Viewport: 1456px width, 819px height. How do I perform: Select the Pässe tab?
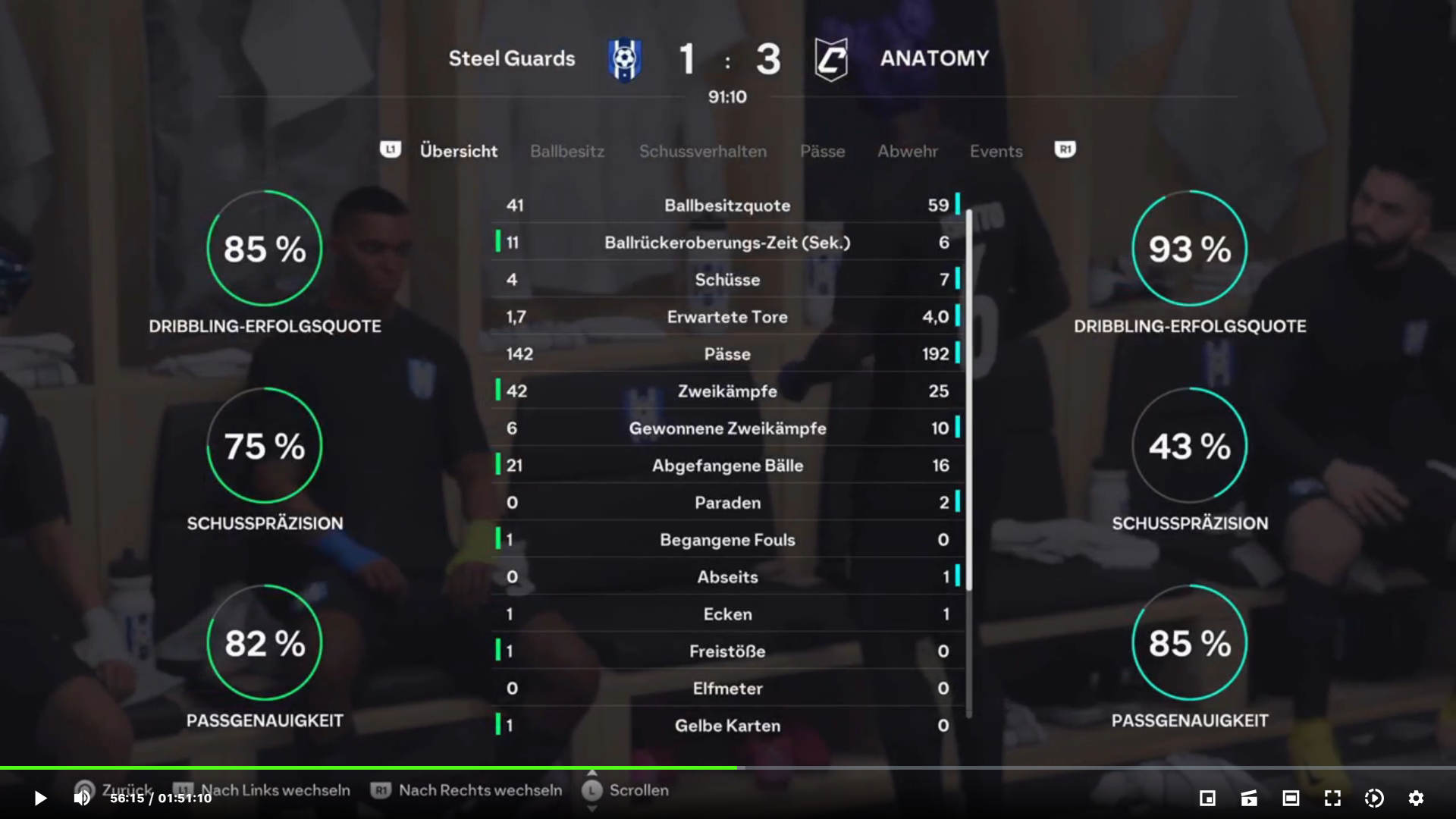coord(822,151)
